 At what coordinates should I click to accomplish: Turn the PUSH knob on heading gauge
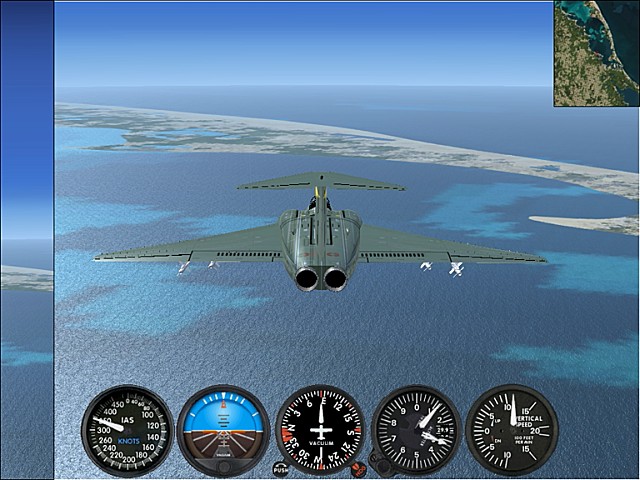(281, 468)
